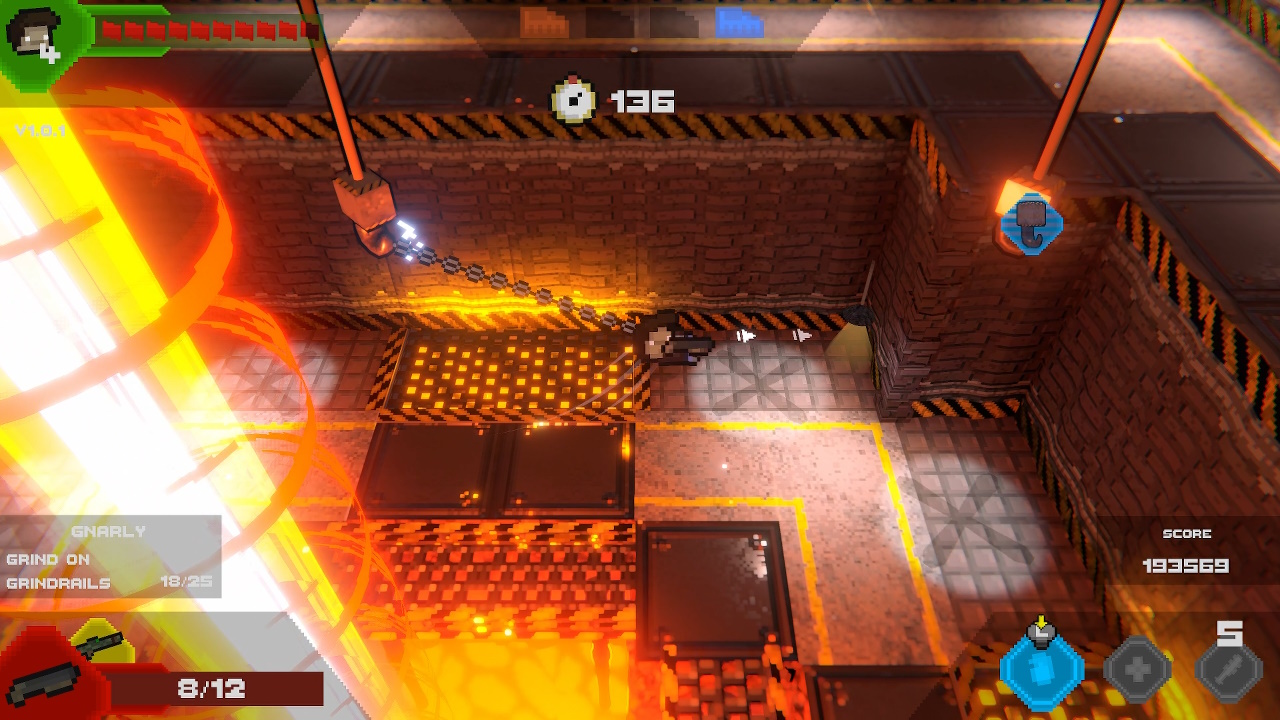Select the GNARLY header text

coord(110,532)
